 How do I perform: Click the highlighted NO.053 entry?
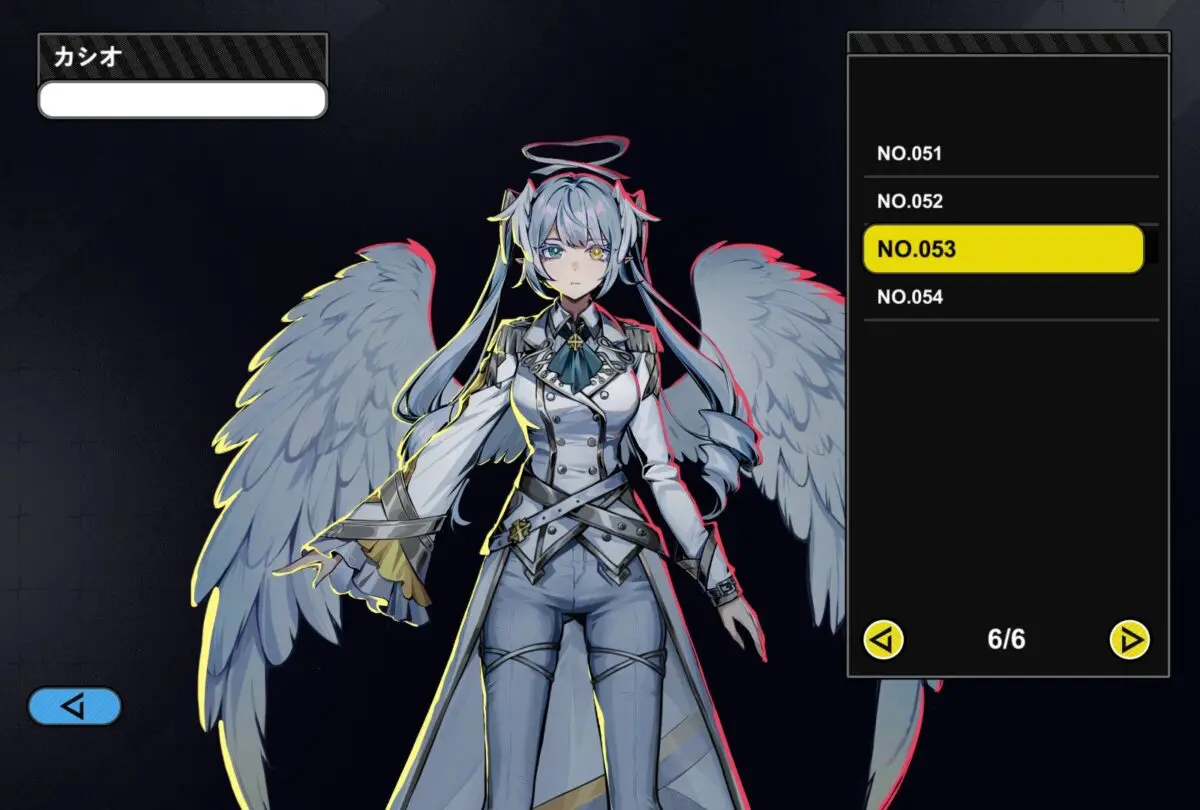tap(1003, 249)
